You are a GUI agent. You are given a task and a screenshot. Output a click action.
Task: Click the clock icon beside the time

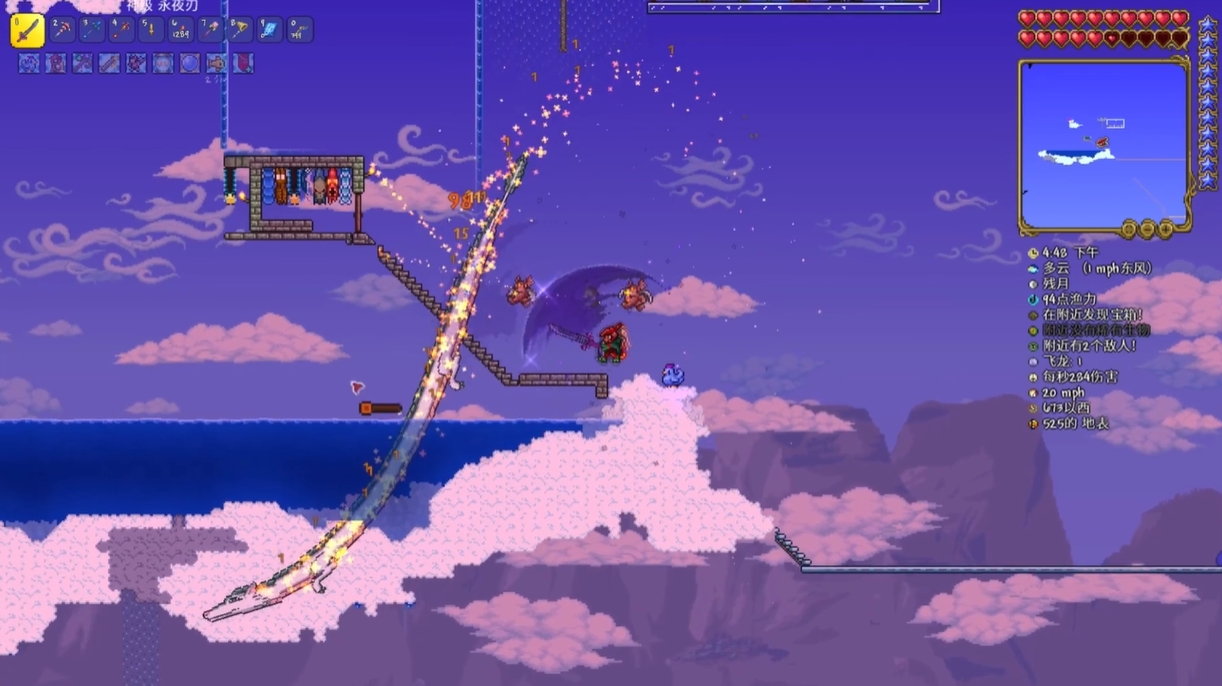click(x=1033, y=254)
